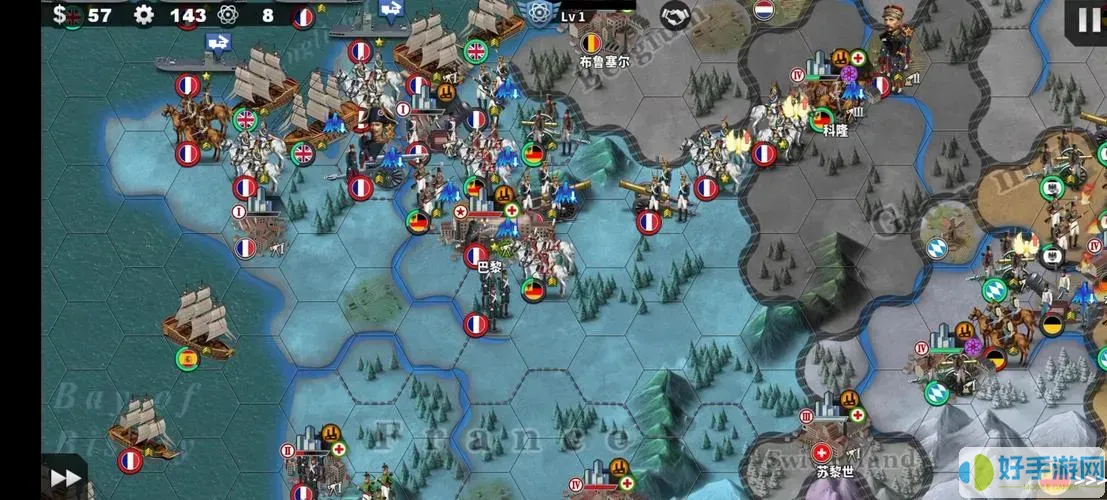Pause the game with the top-right button
This screenshot has width=1107, height=500.
[x=1086, y=18]
